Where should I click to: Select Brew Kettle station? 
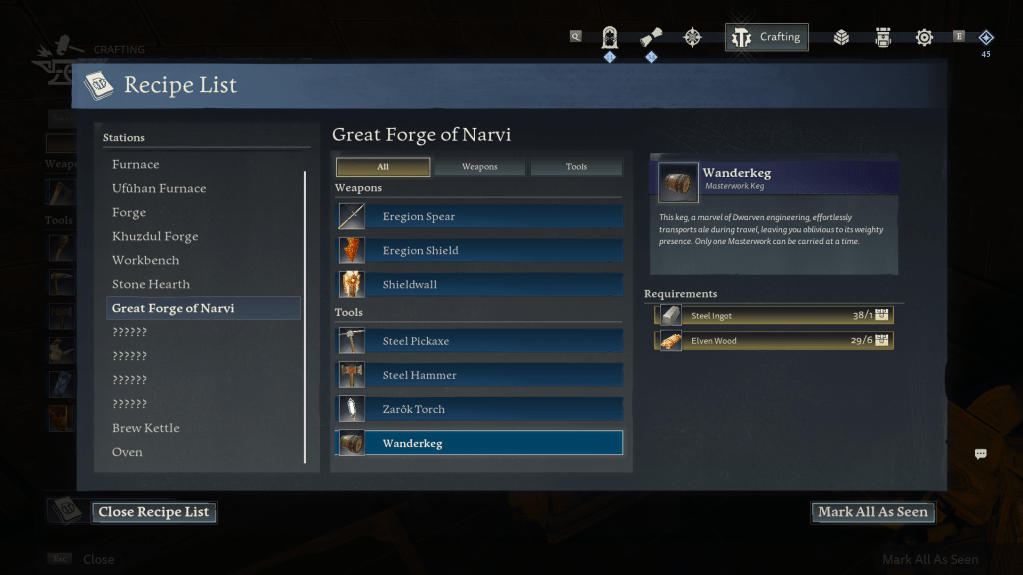click(146, 428)
